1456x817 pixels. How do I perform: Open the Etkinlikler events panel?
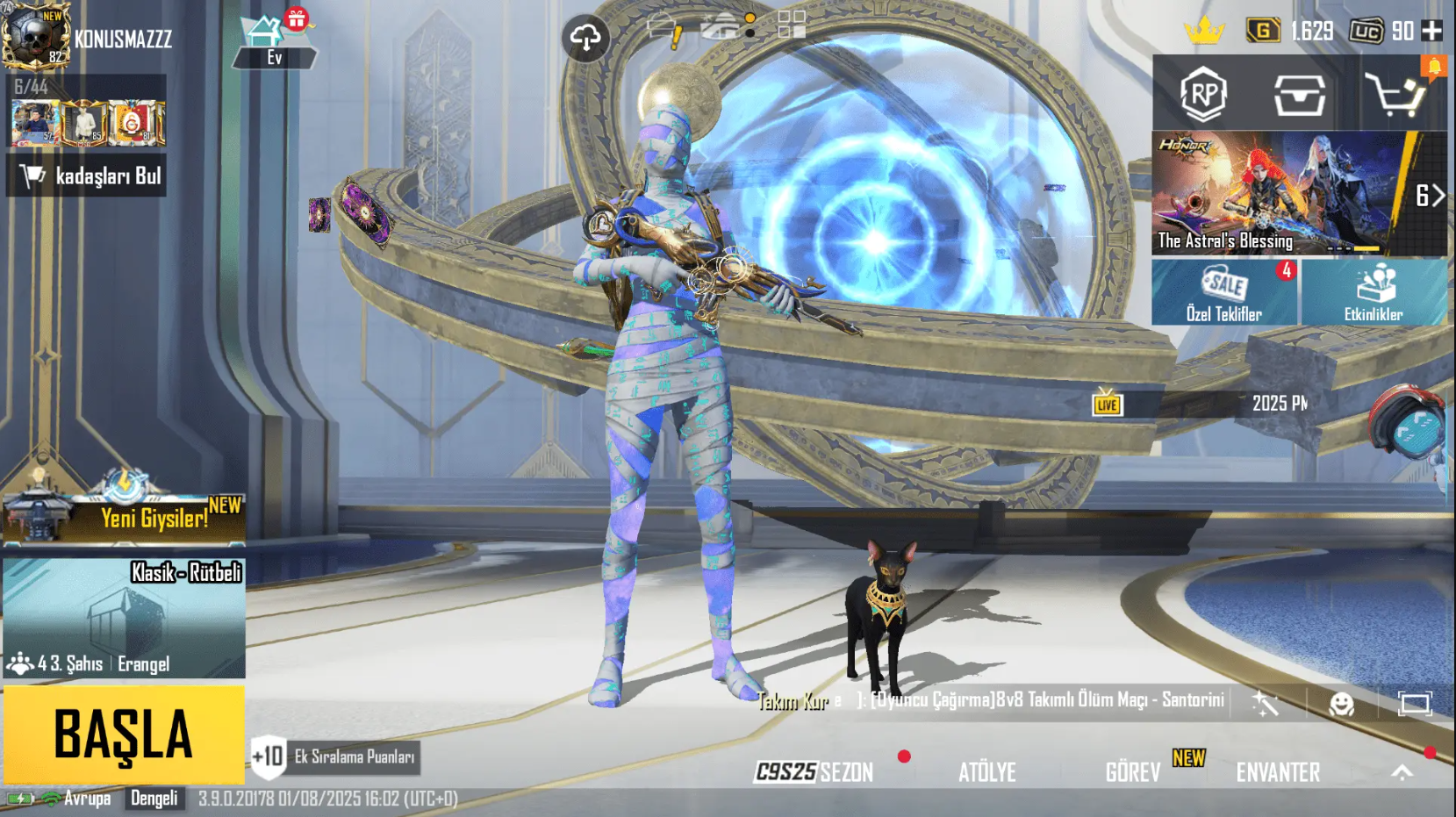1374,292
